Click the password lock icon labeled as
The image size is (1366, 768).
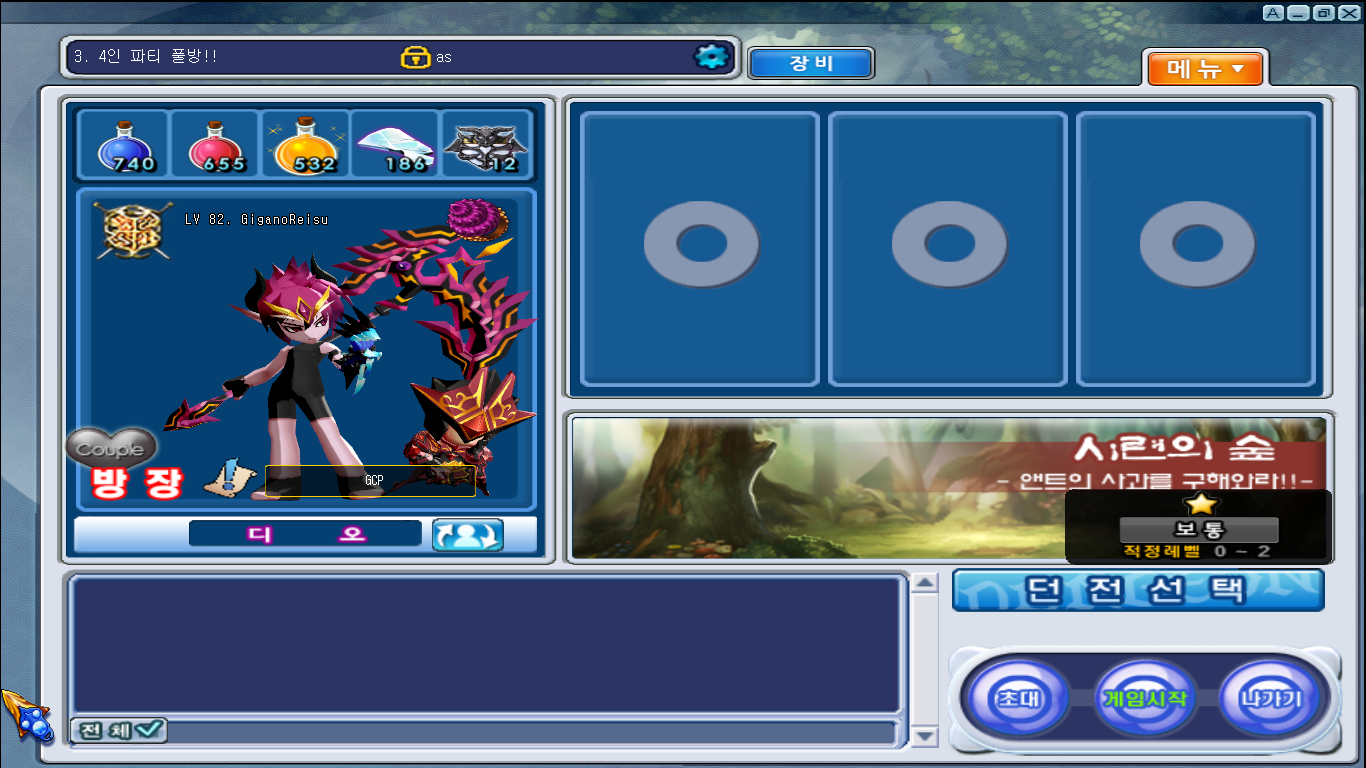(x=418, y=56)
